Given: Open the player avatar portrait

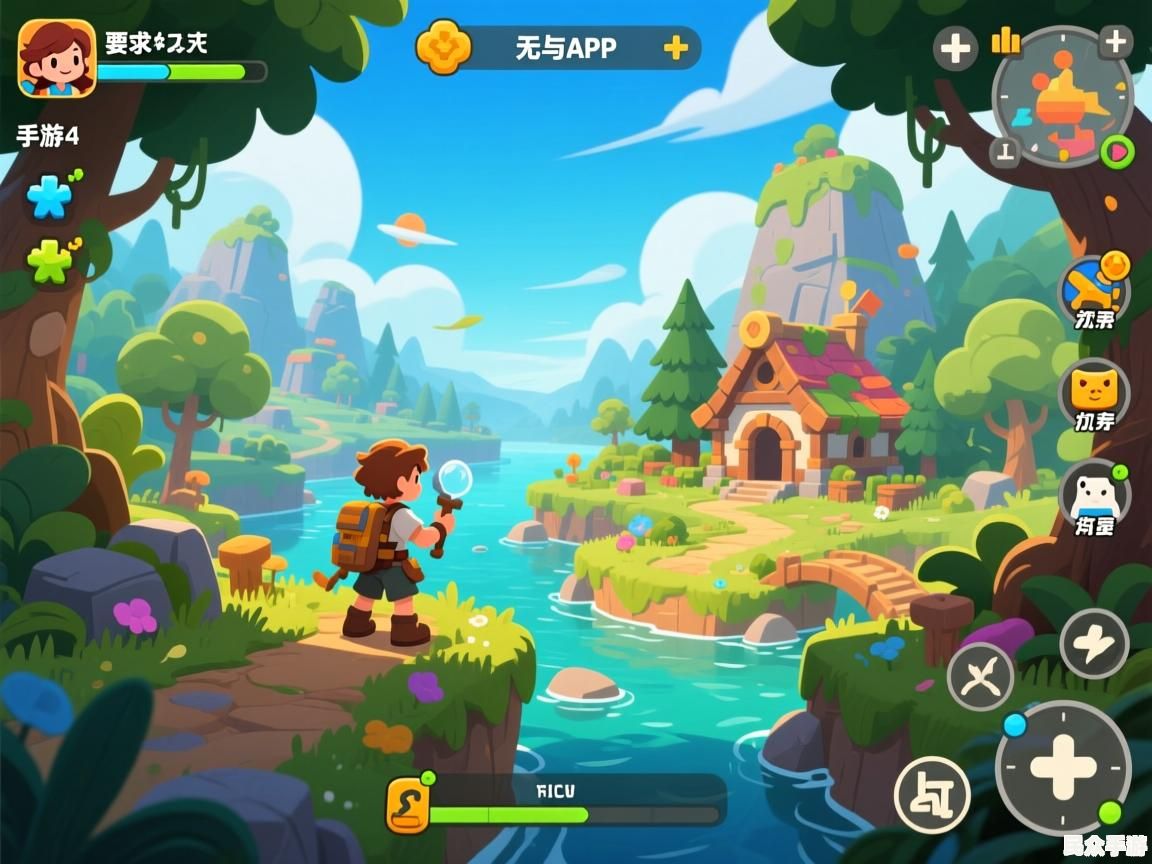Looking at the screenshot, I should tap(57, 59).
